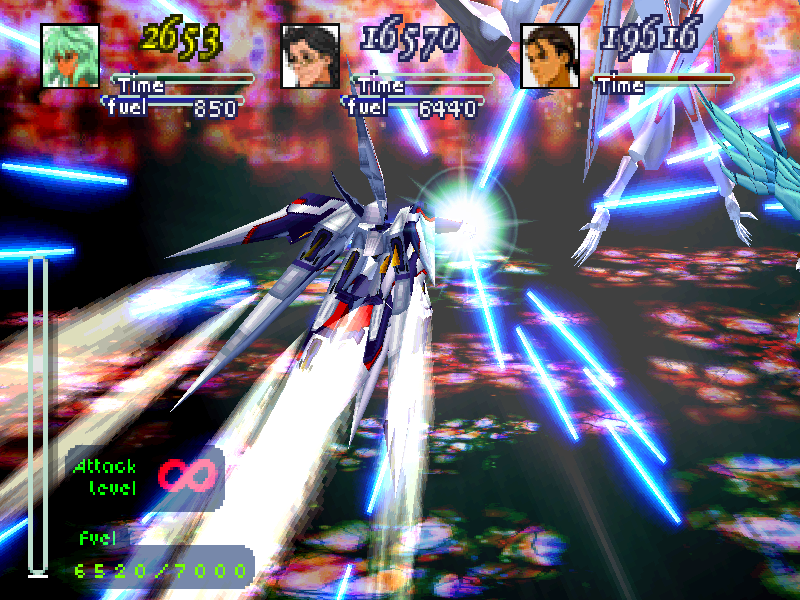The width and height of the screenshot is (800, 600).
Task: Select the green-haired character portrait
Action: coord(69,56)
